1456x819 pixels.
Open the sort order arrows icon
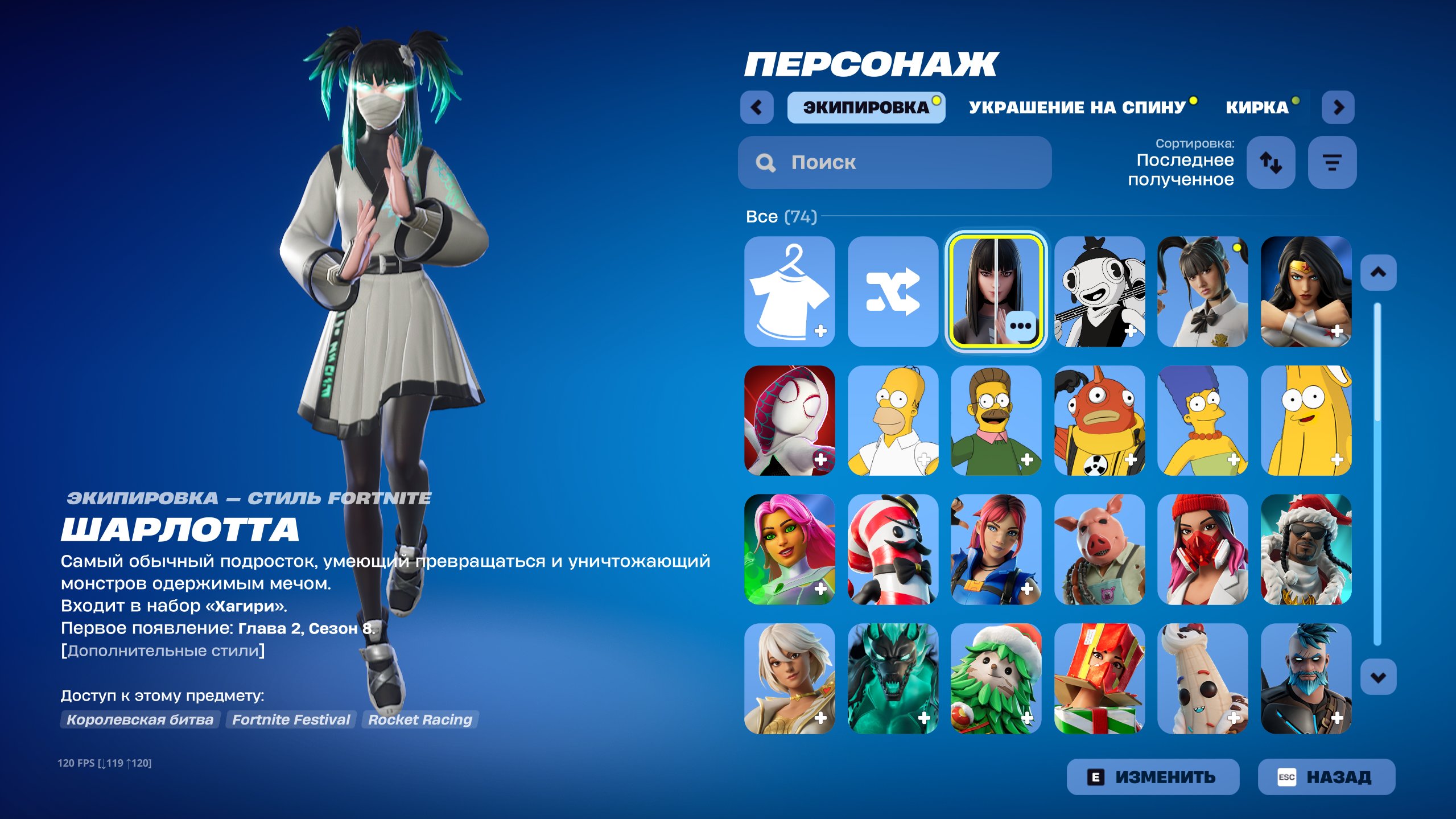(x=1271, y=163)
